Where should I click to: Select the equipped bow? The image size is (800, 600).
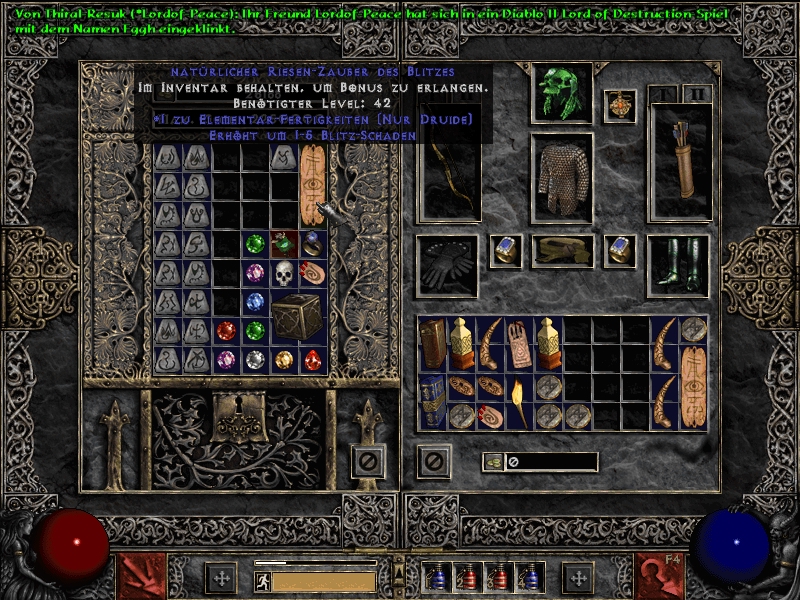[447, 178]
